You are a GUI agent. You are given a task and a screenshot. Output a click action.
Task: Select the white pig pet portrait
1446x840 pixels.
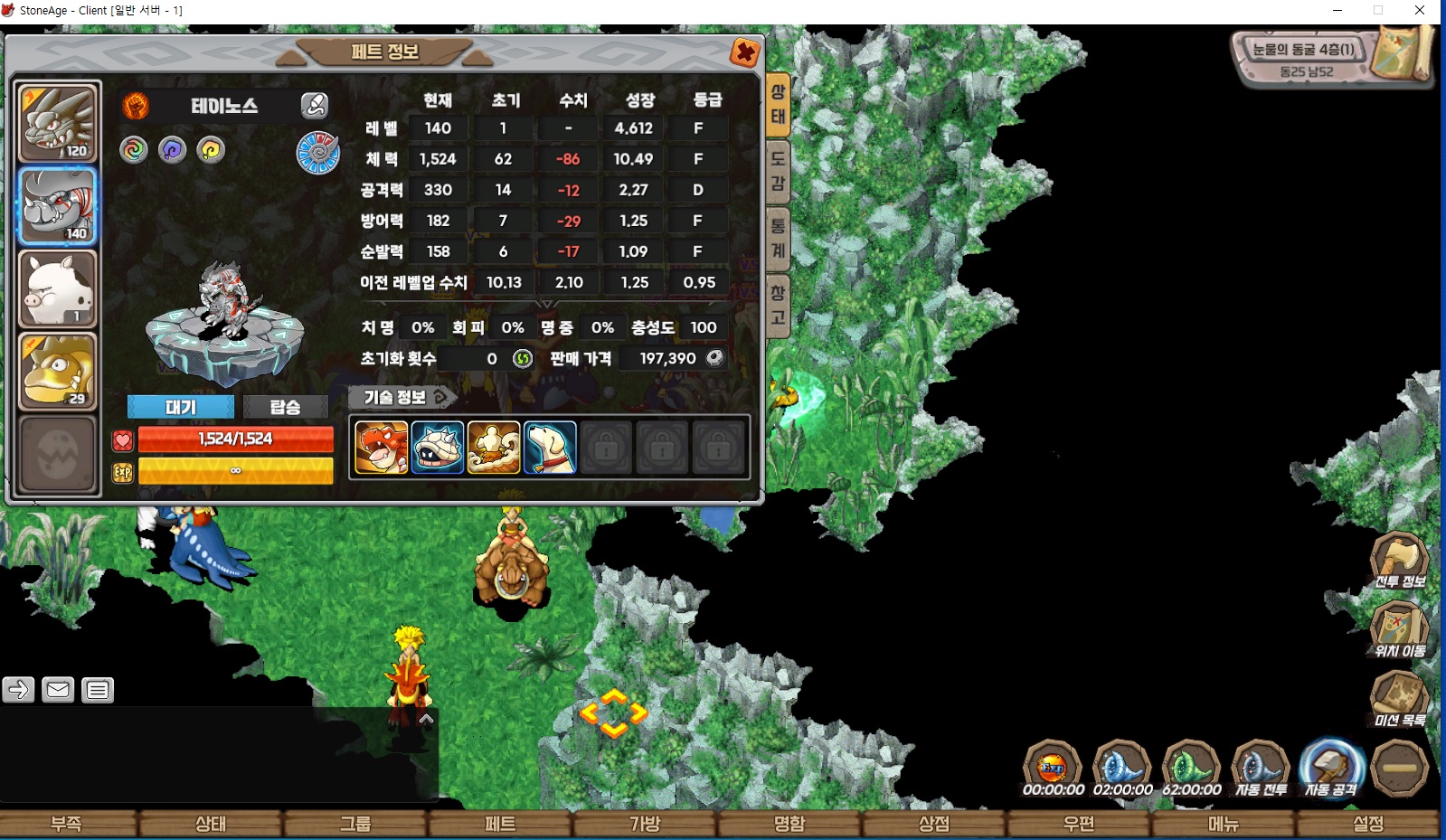(58, 289)
